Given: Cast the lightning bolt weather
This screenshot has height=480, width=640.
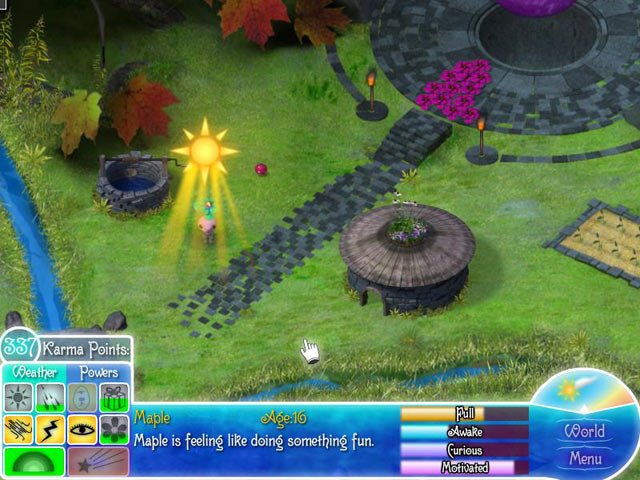Looking at the screenshot, I should (50, 429).
